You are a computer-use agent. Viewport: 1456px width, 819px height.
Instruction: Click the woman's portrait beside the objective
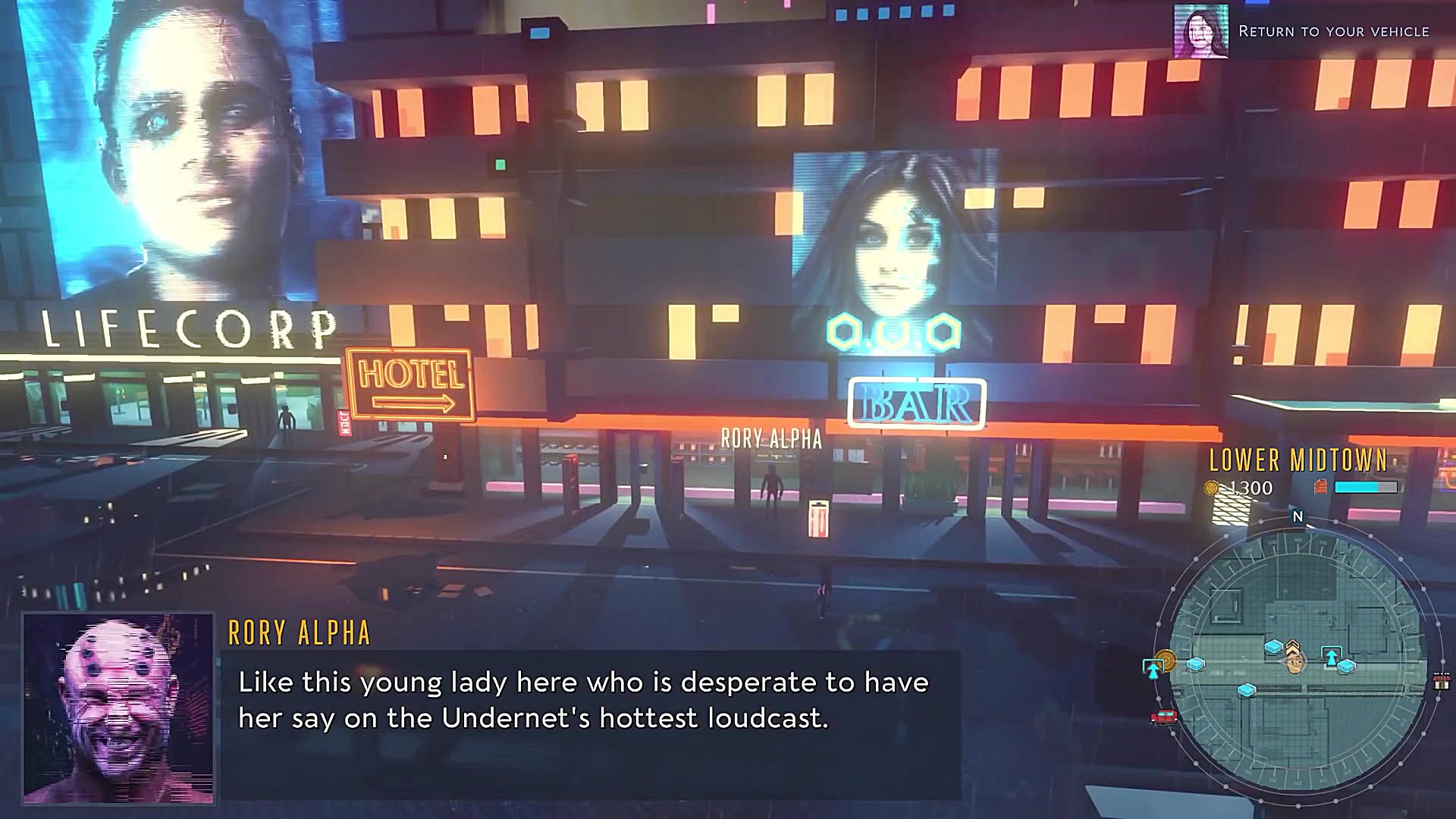point(1200,31)
